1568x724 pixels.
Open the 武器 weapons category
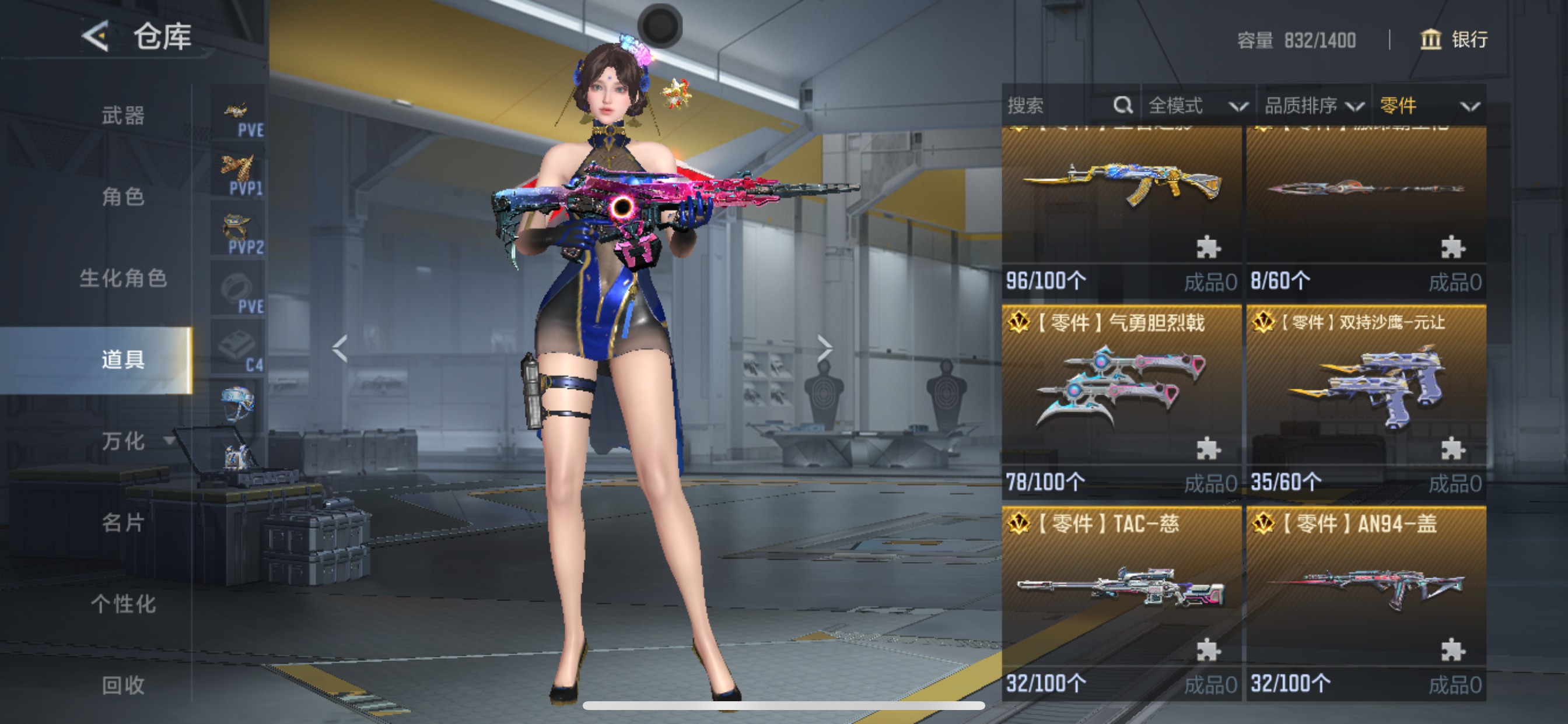coord(123,115)
